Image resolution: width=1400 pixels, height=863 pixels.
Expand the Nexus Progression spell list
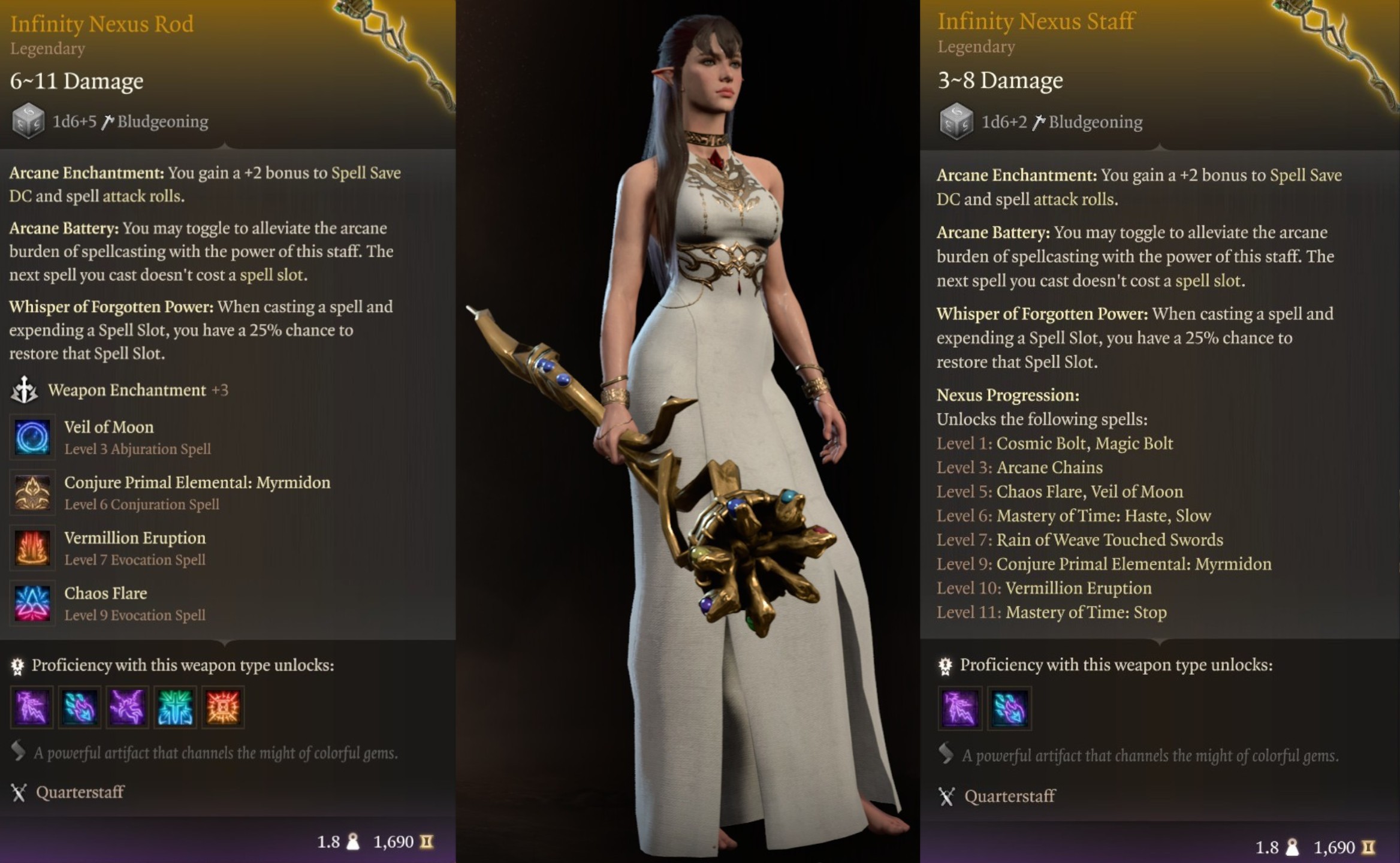(1007, 396)
